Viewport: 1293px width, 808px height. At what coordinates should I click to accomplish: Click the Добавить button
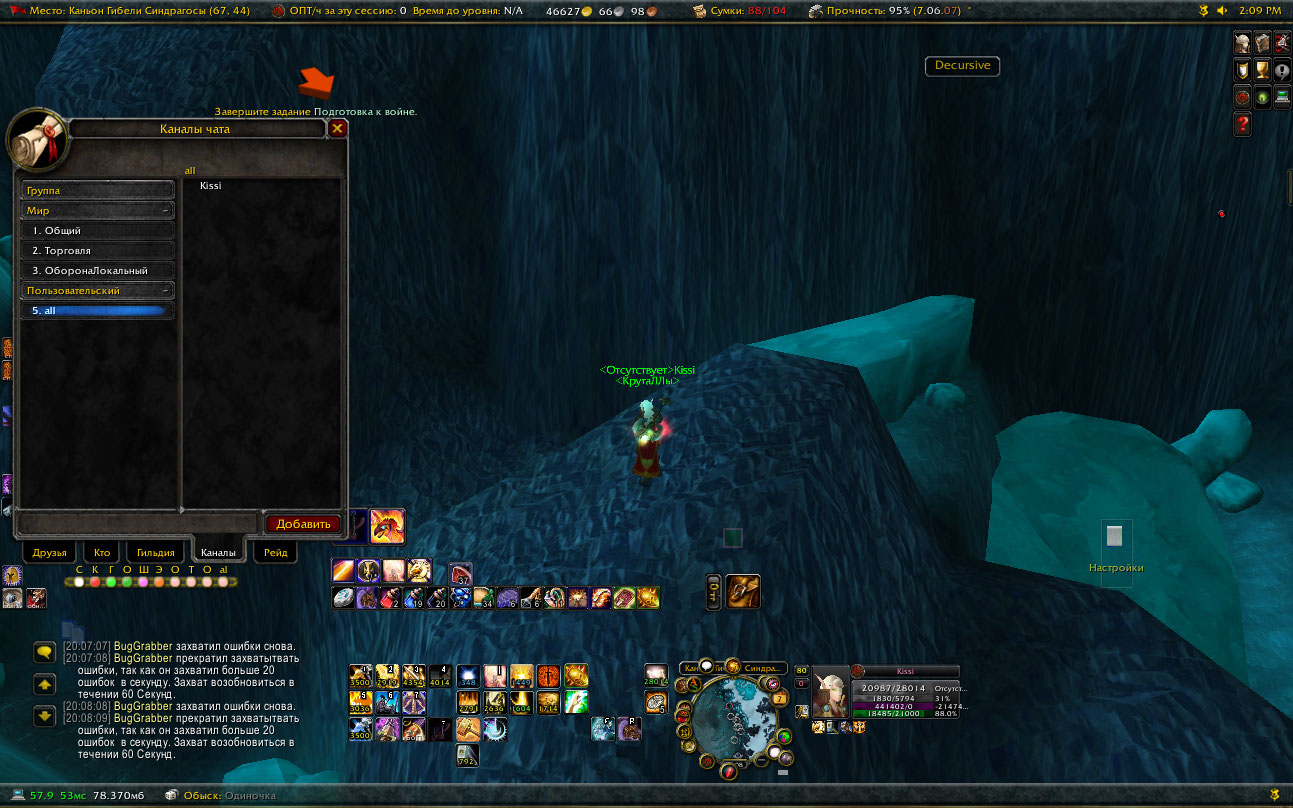303,523
